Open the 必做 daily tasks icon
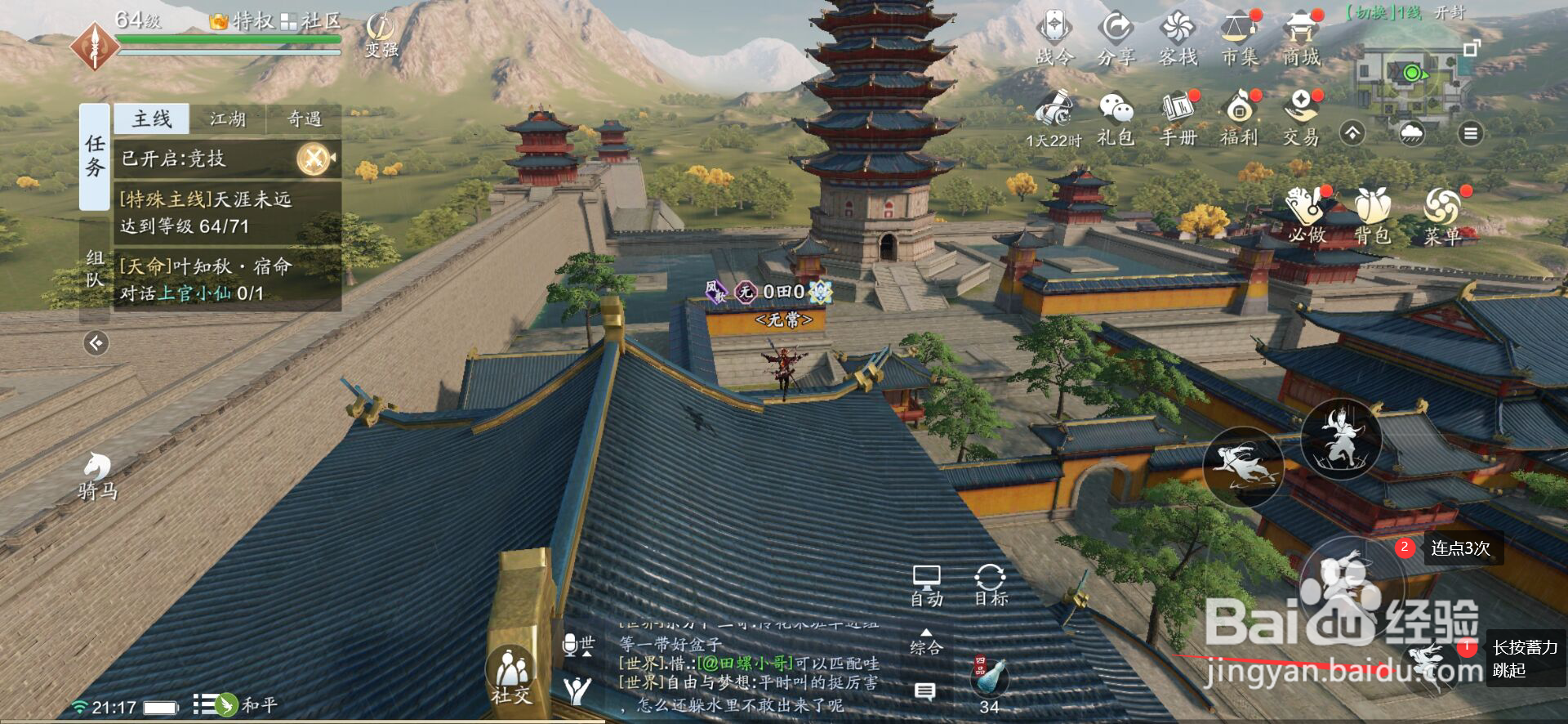The height and width of the screenshot is (724, 1568). click(x=1306, y=215)
